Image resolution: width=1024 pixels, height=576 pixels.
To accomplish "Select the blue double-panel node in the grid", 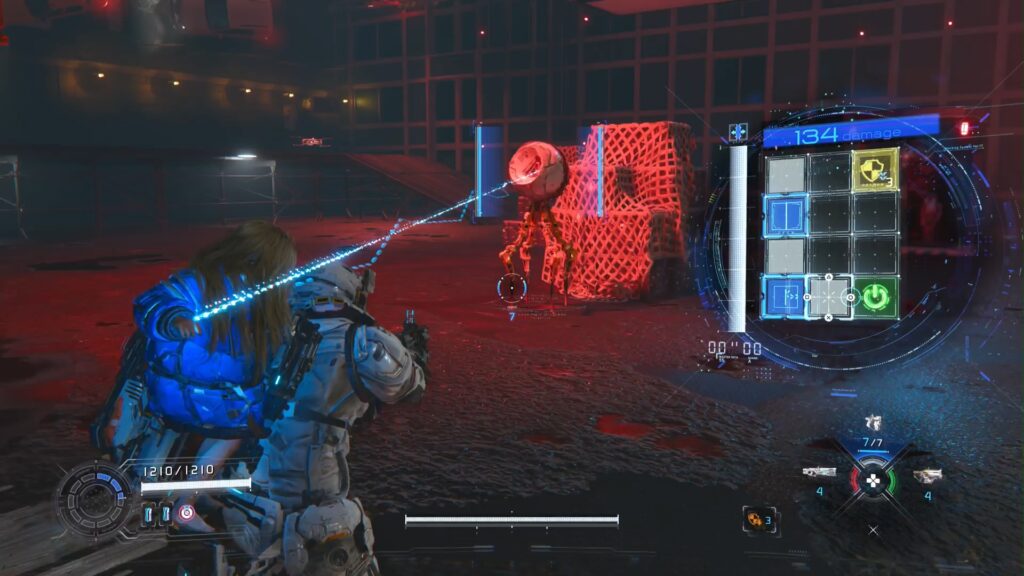I will 785,213.
